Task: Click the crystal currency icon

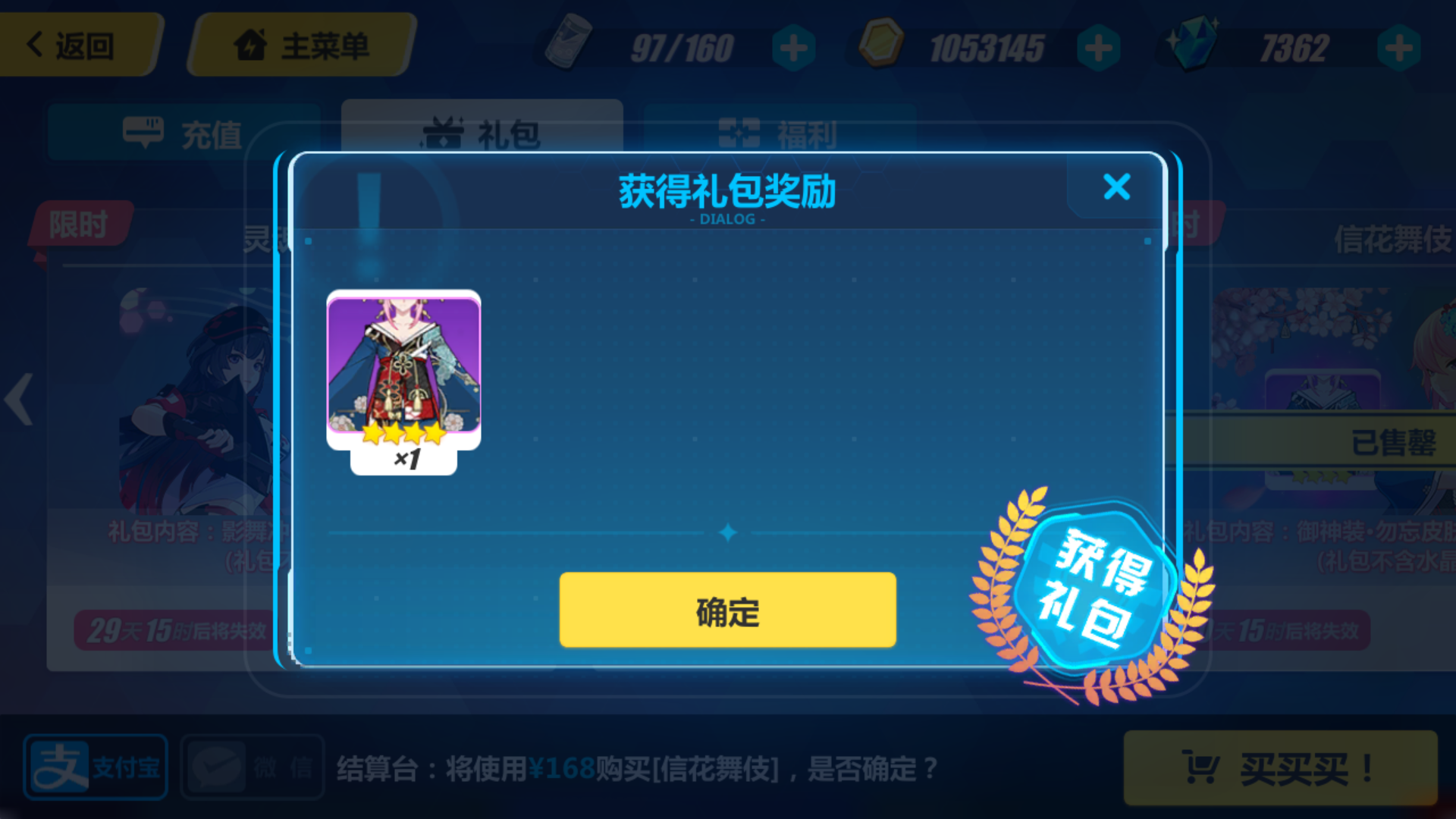Action: tap(1194, 43)
